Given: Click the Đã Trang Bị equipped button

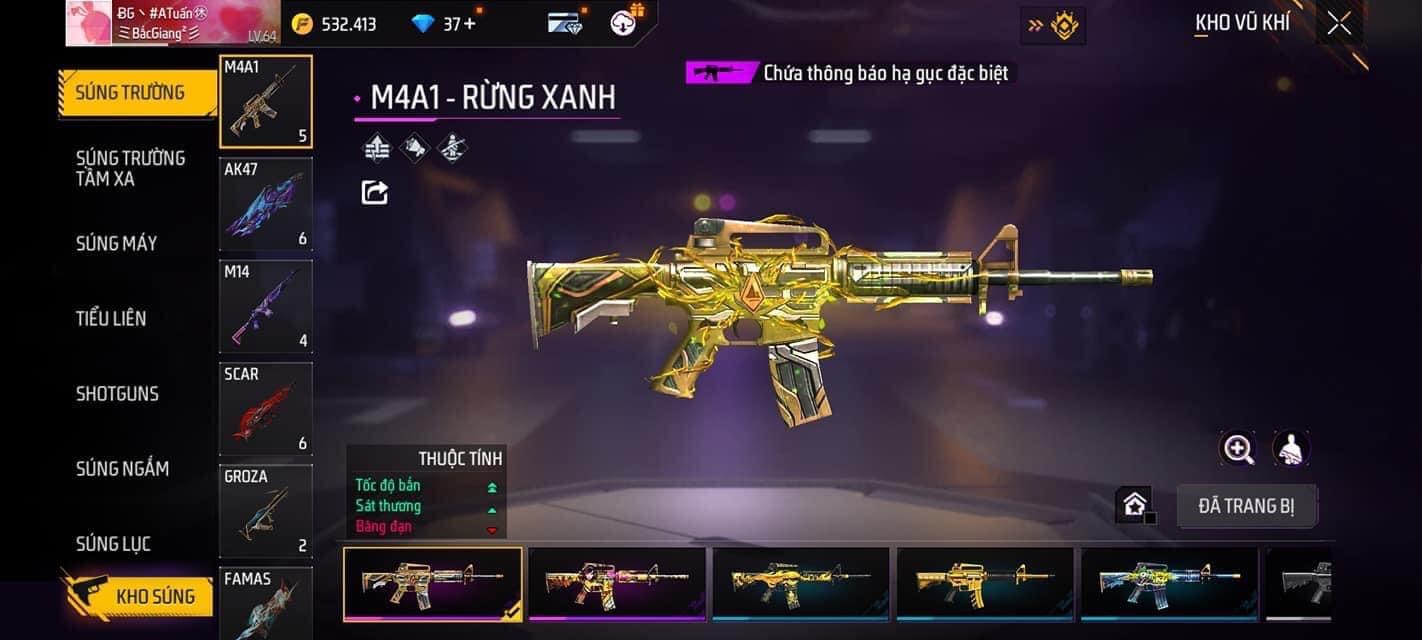Looking at the screenshot, I should tap(1246, 506).
